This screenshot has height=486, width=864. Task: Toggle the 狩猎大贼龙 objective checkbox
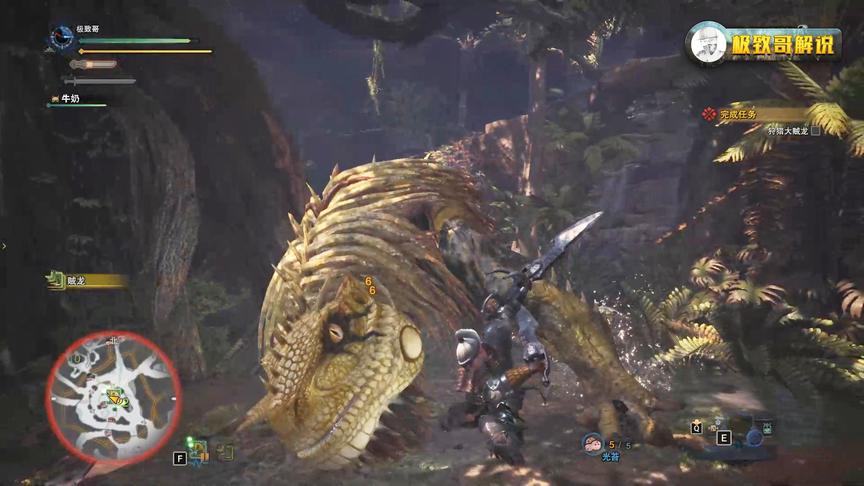tap(816, 131)
